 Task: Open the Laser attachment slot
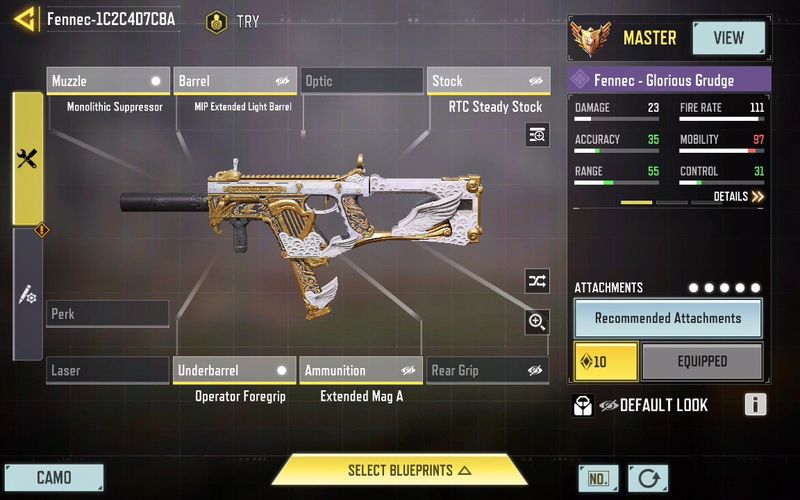[108, 371]
